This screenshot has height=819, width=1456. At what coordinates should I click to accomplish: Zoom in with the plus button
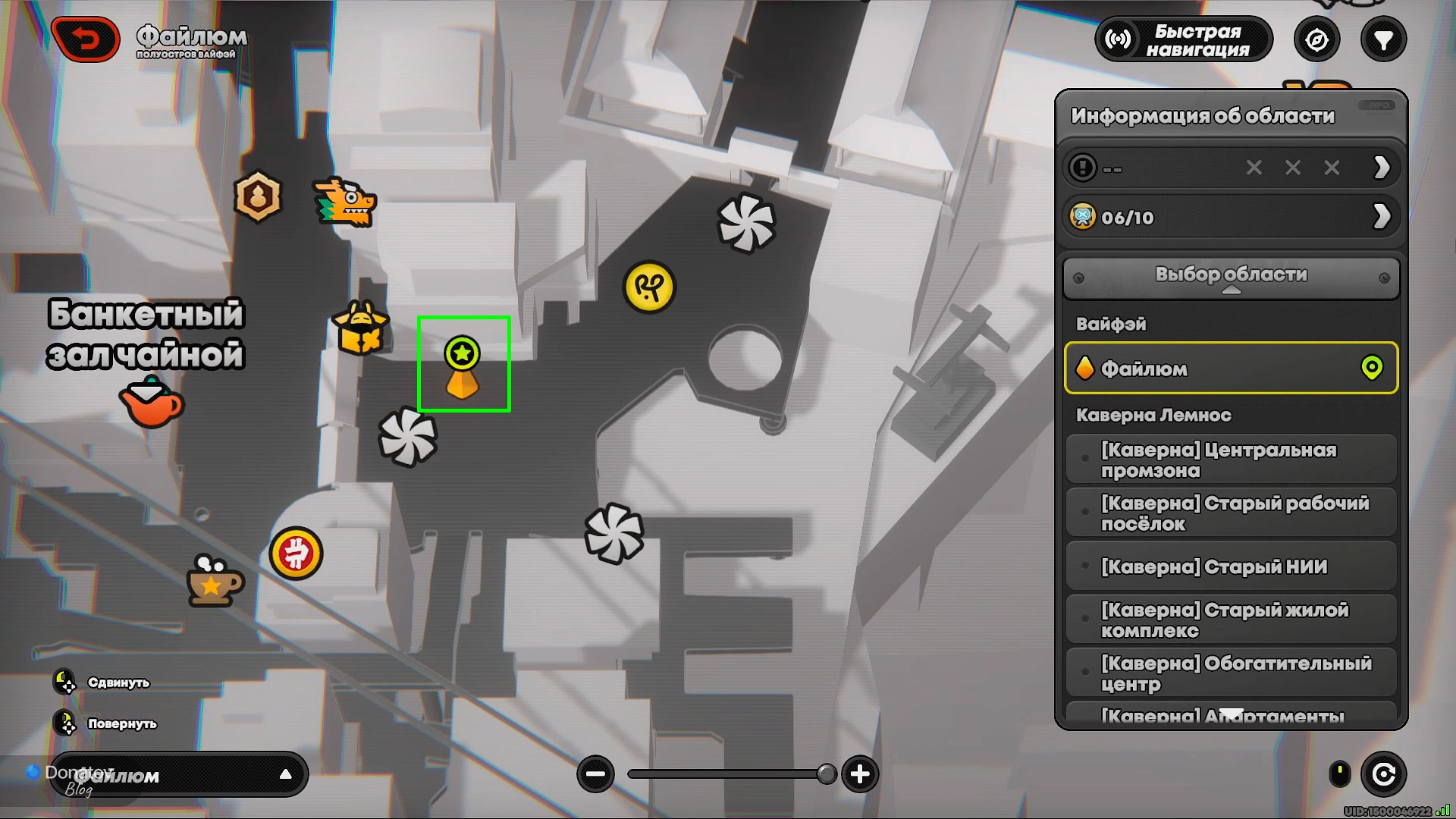tap(860, 774)
